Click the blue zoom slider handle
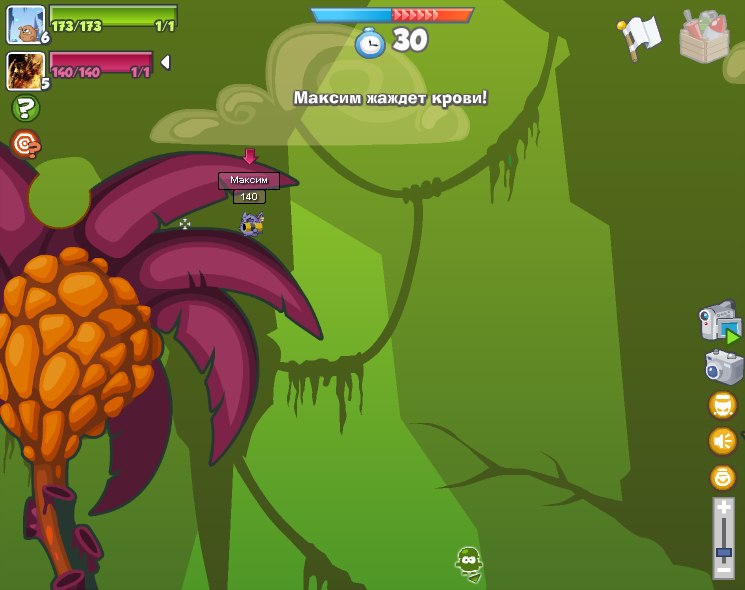 click(723, 552)
